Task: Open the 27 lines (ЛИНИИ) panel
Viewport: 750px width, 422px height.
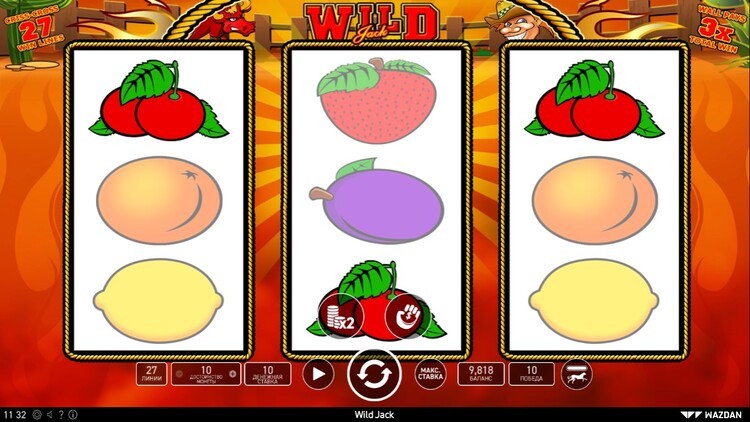Action: click(x=152, y=374)
